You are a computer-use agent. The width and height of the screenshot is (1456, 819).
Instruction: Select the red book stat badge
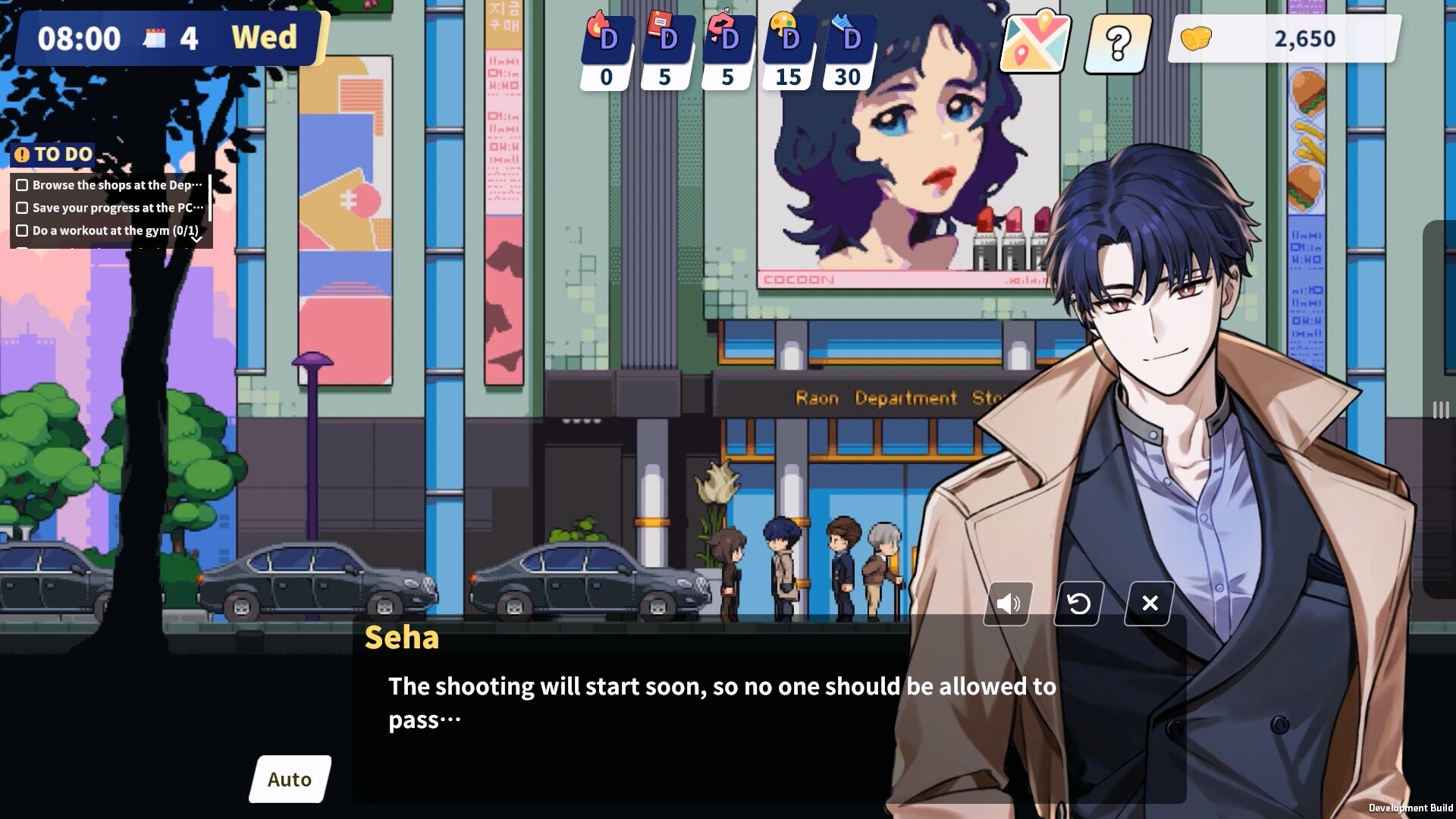coord(667,38)
